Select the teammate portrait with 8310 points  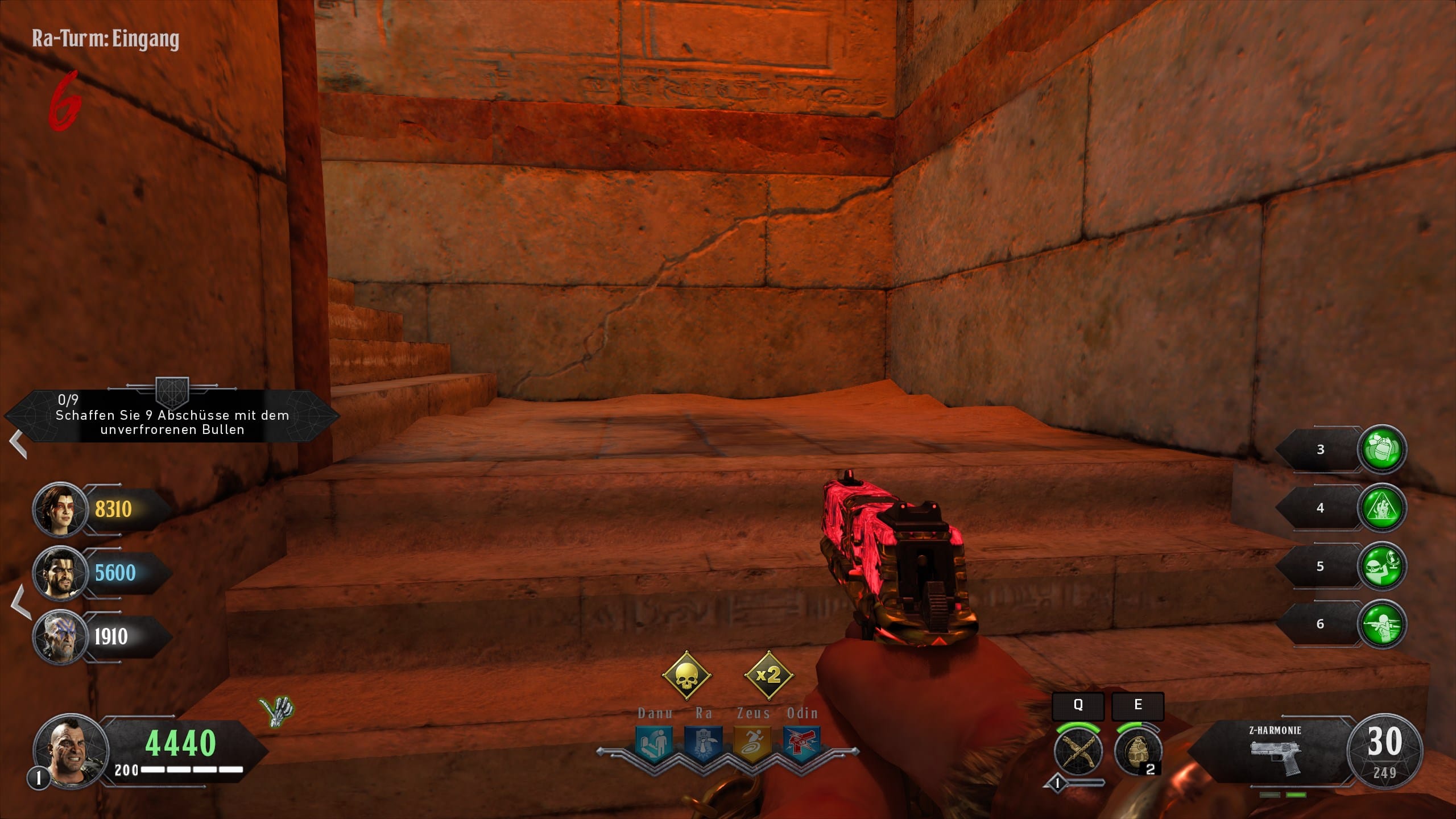(x=59, y=510)
